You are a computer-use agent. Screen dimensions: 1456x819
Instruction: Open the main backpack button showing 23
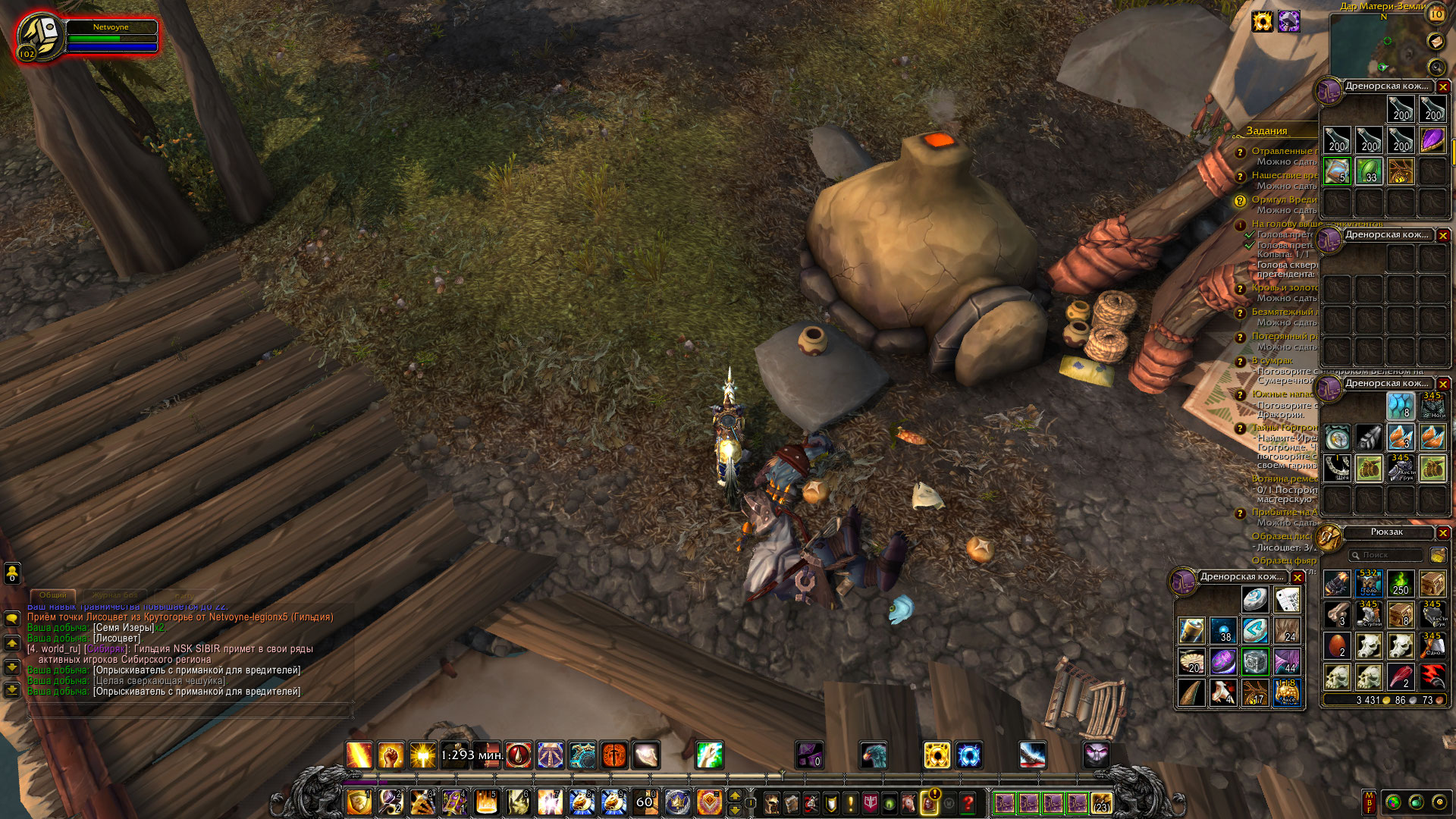(x=1101, y=802)
